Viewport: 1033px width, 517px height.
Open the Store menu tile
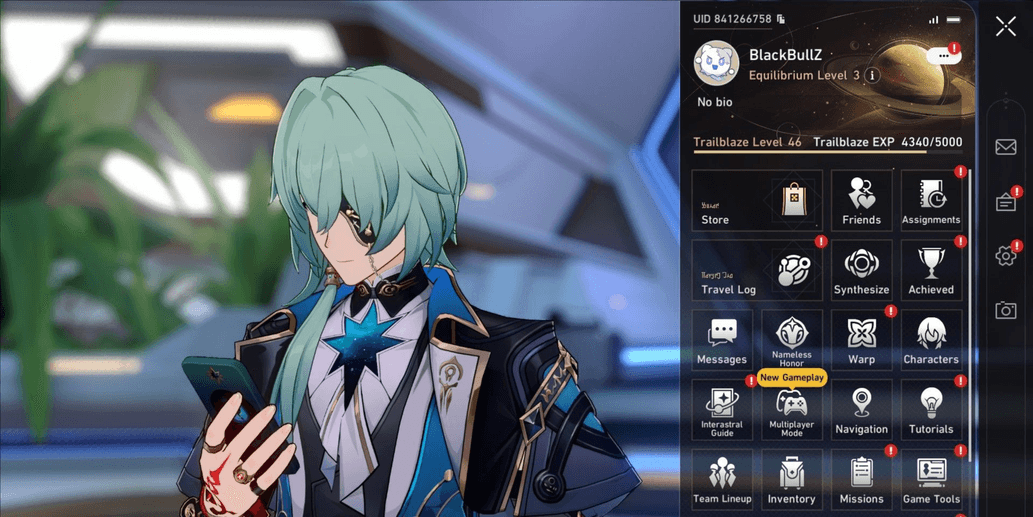coord(757,201)
